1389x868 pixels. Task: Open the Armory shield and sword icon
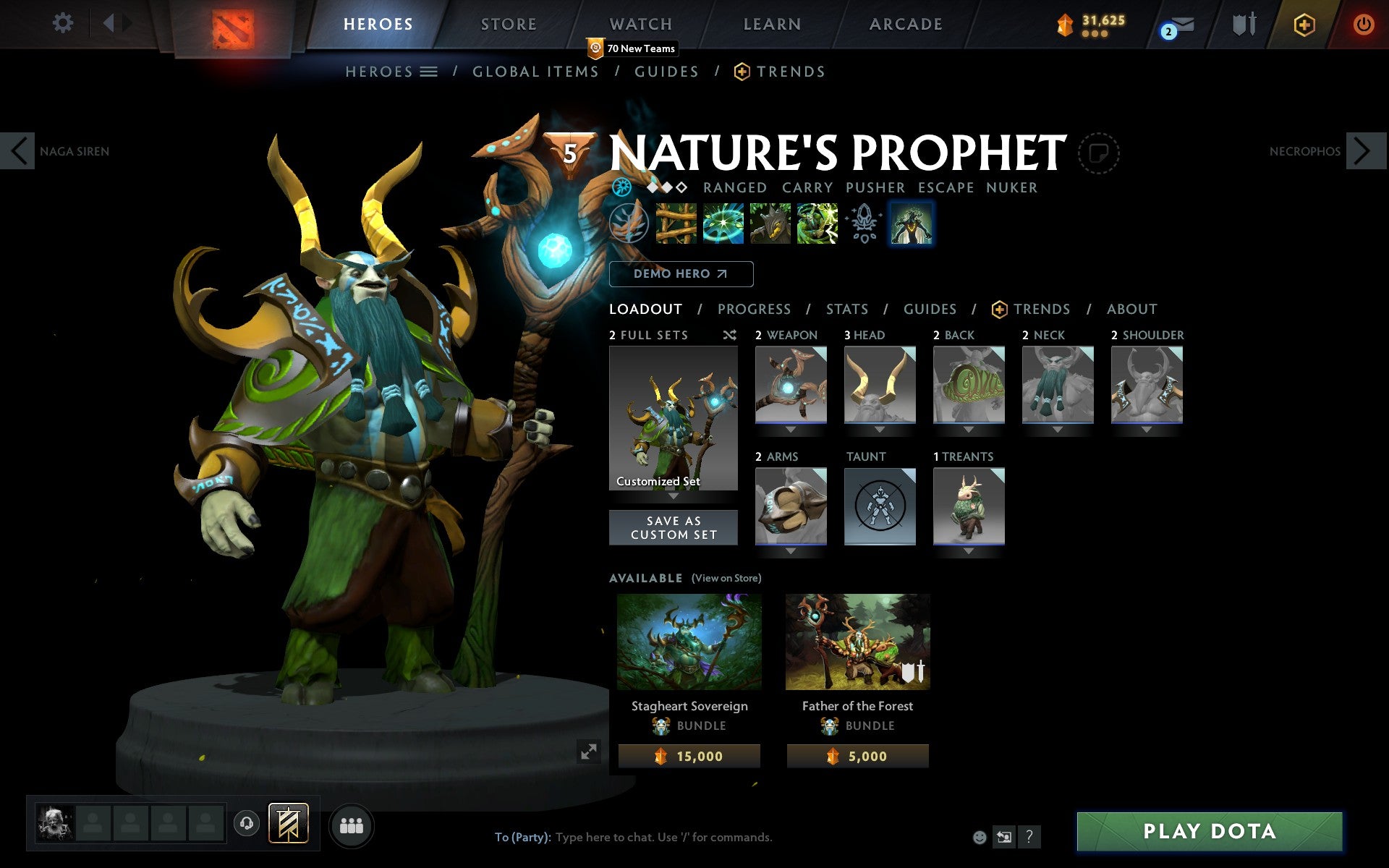(1243, 24)
